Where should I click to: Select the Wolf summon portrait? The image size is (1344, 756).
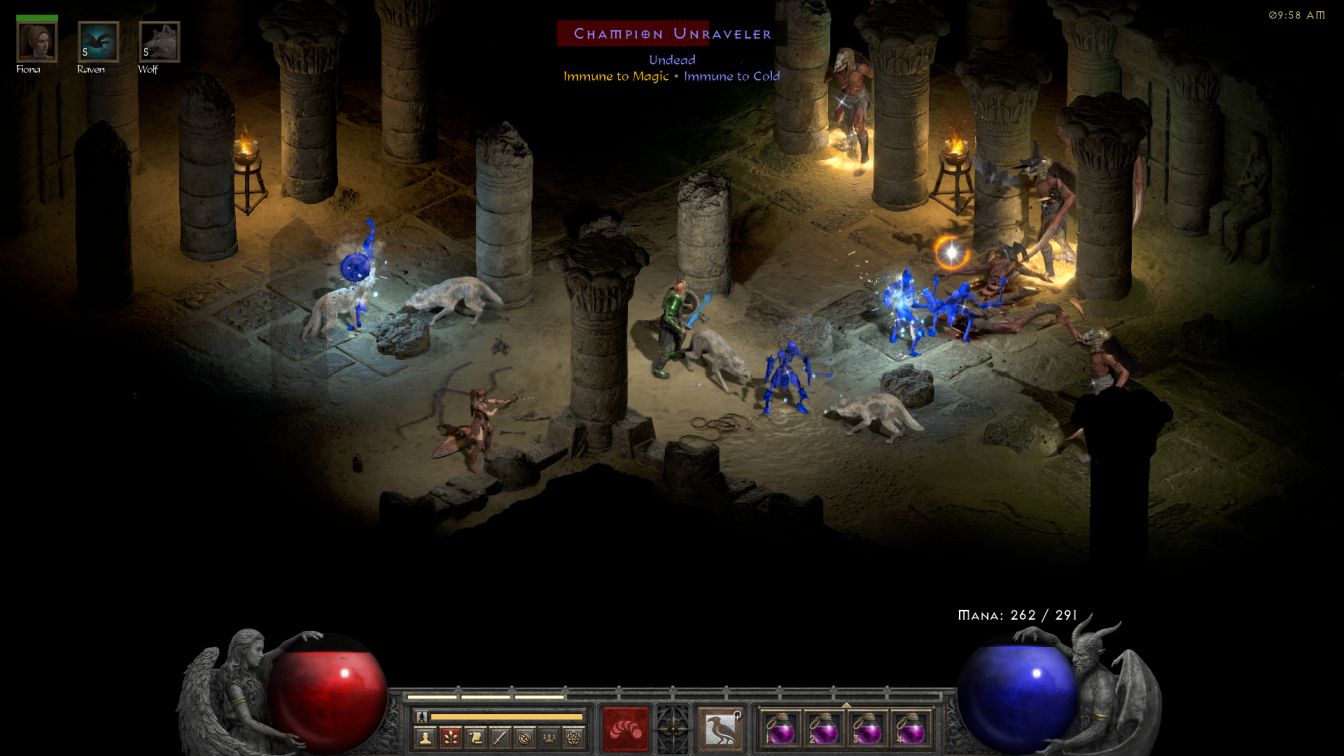coord(159,42)
